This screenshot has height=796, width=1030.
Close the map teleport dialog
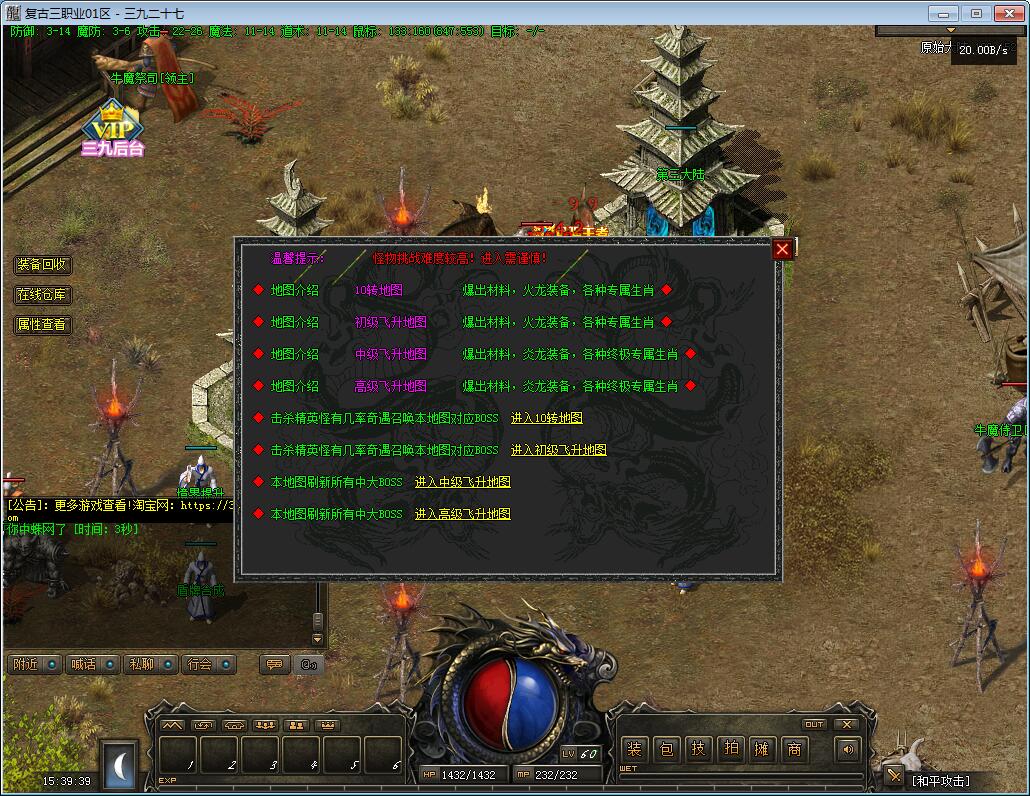pyautogui.click(x=783, y=249)
